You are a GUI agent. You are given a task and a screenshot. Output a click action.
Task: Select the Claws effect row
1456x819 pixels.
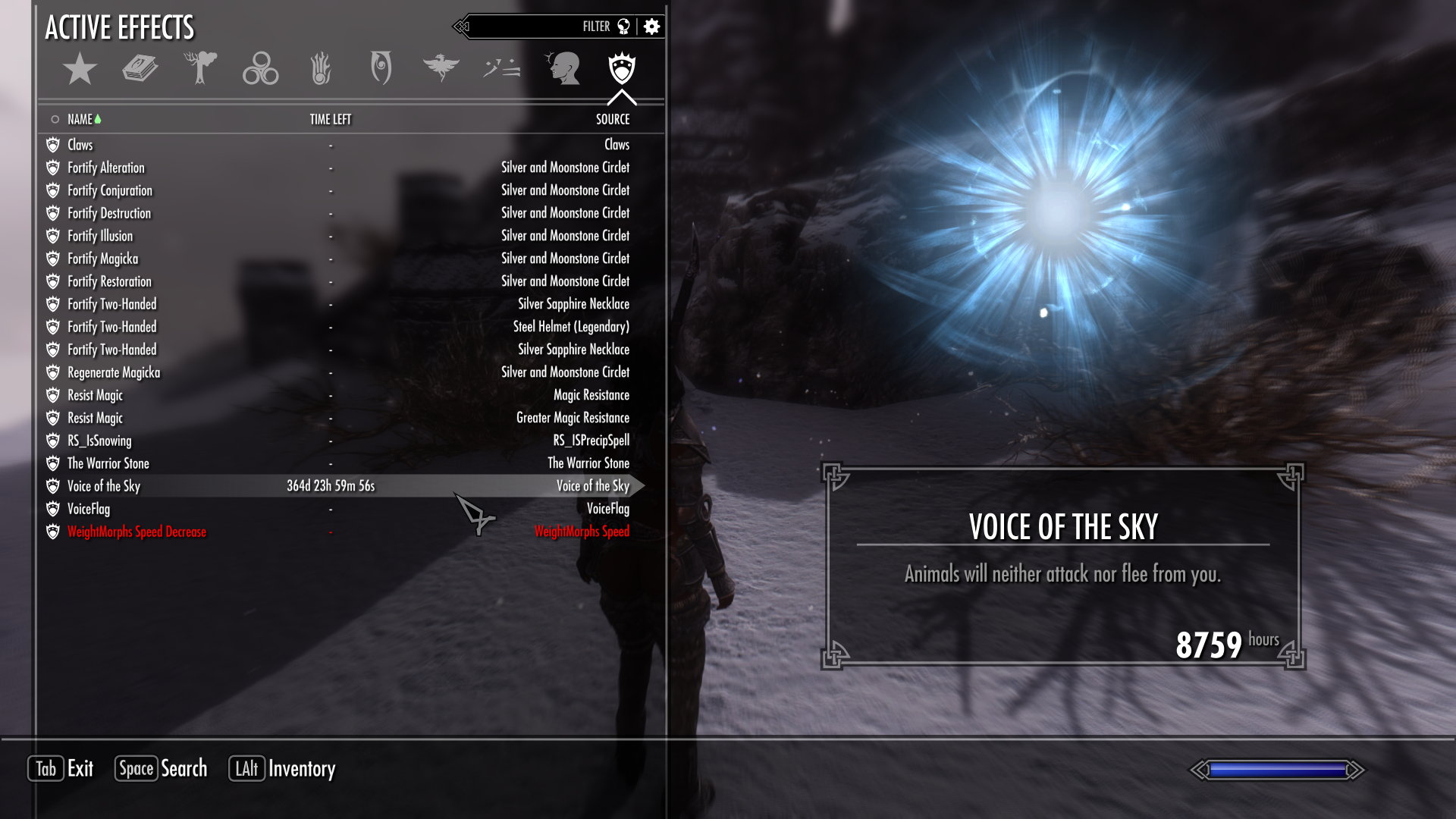[x=80, y=145]
